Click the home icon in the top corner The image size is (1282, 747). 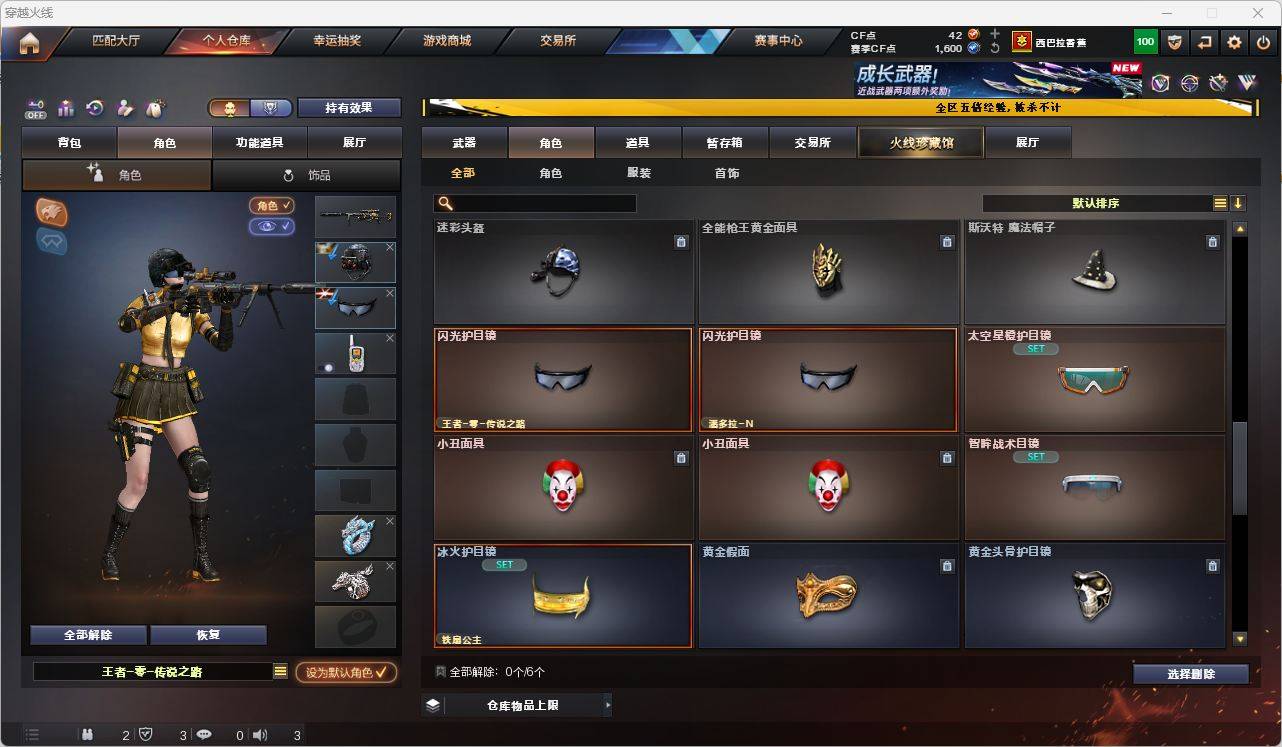click(x=29, y=42)
